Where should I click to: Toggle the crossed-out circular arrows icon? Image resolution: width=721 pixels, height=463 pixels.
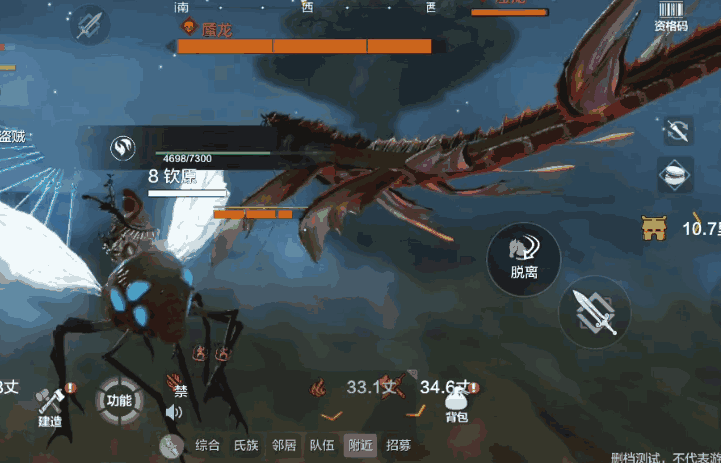(677, 131)
